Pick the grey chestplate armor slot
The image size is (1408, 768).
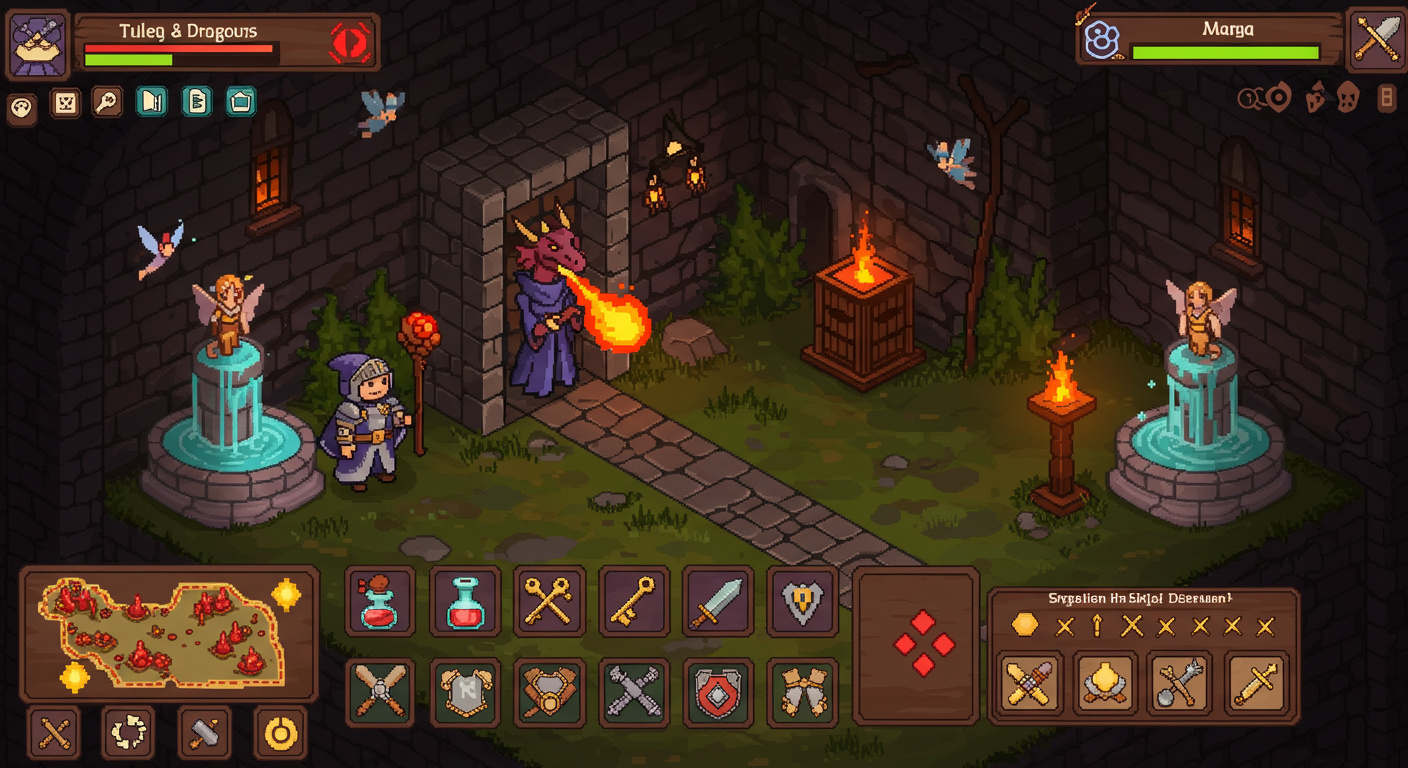pos(465,692)
